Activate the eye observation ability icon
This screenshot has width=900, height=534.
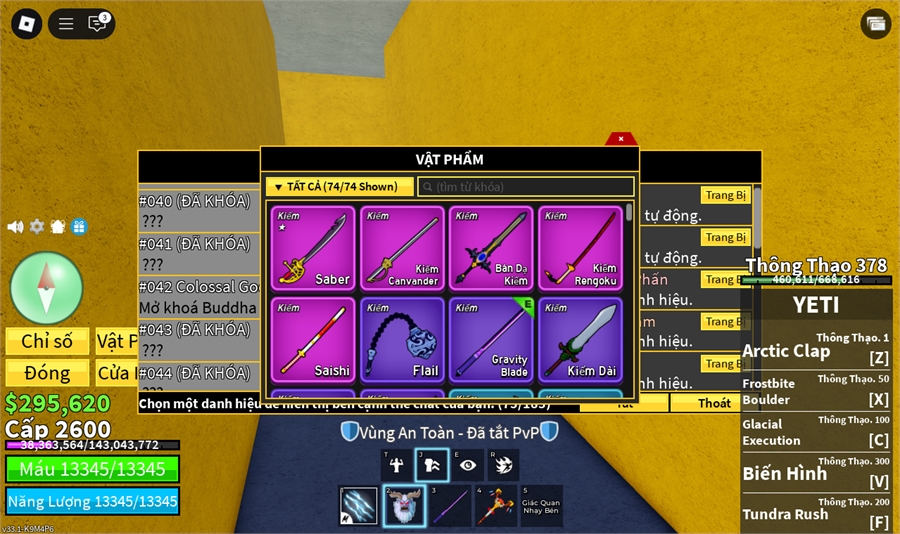pos(468,465)
